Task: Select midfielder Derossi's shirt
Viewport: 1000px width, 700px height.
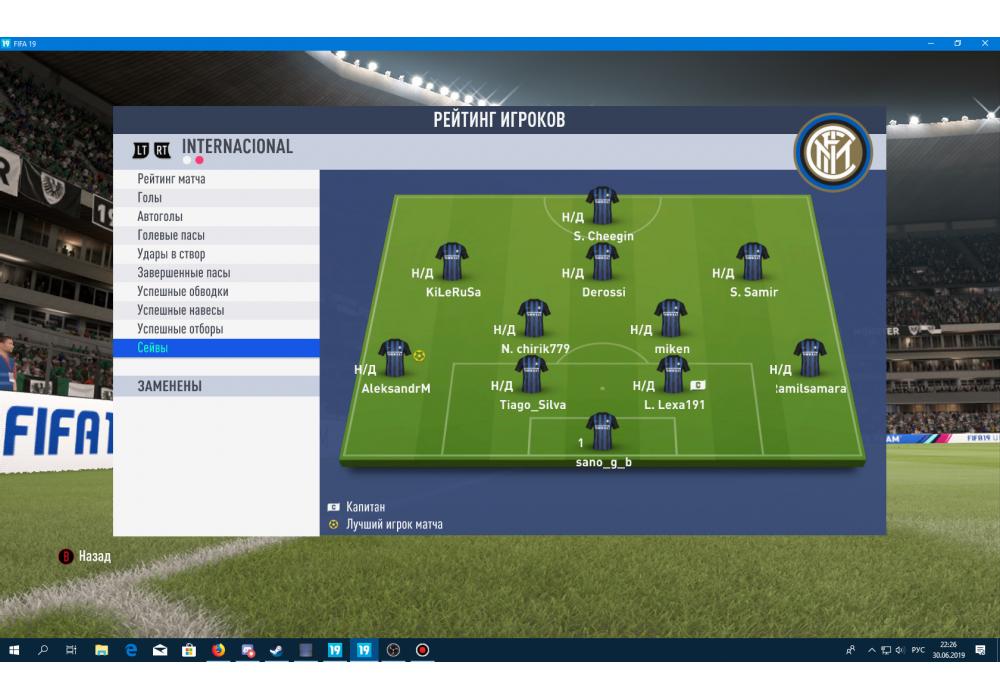Action: click(602, 262)
